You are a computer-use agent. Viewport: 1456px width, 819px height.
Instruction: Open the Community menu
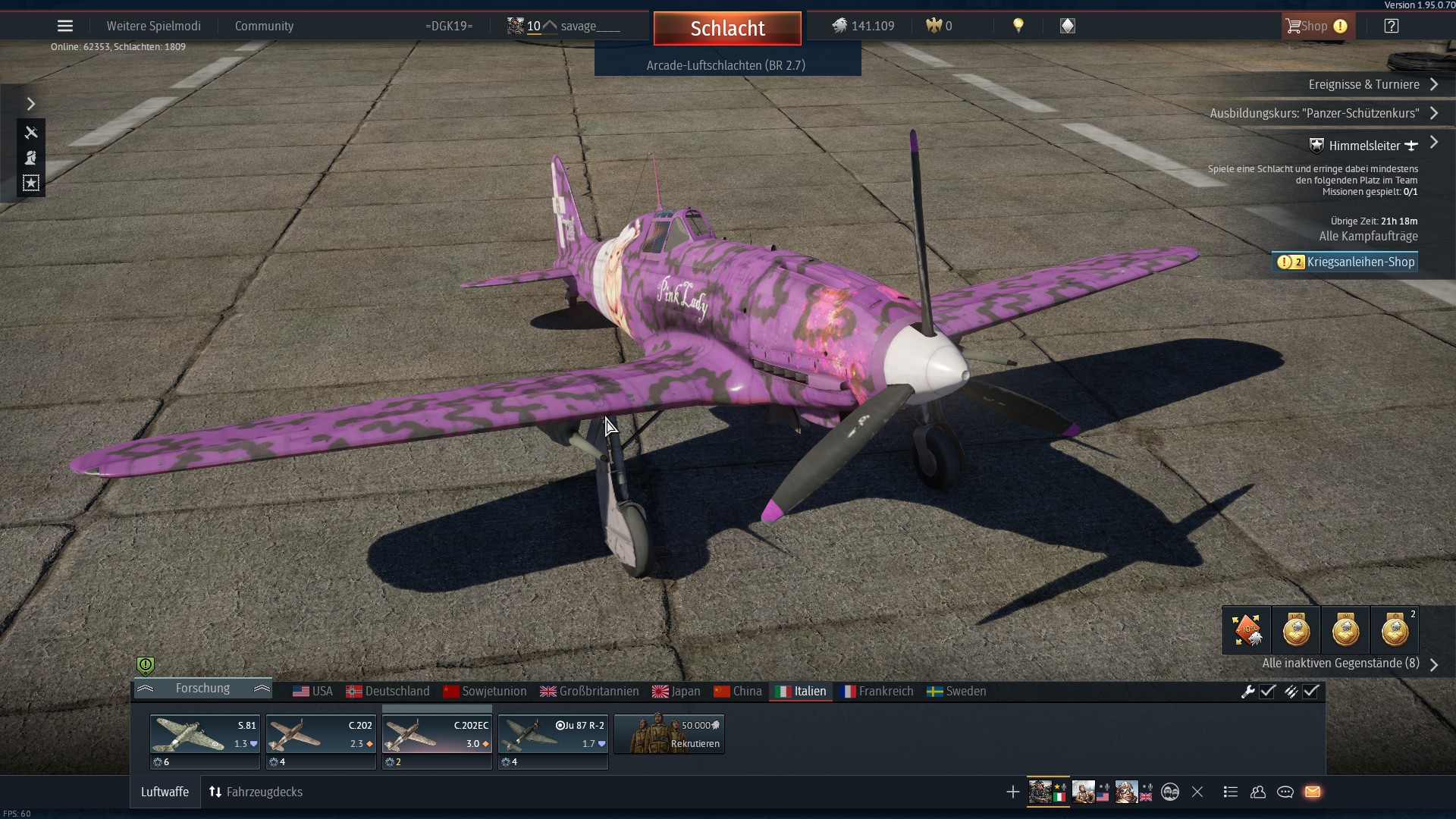264,26
